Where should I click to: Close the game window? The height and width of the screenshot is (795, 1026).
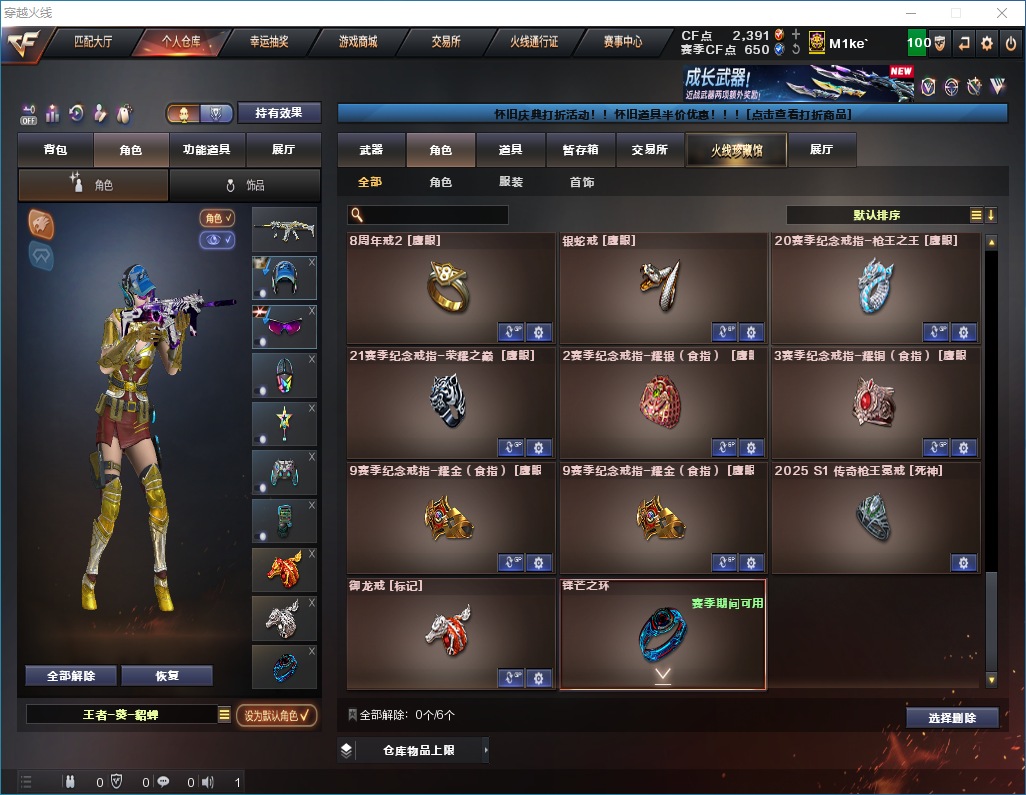(1001, 13)
